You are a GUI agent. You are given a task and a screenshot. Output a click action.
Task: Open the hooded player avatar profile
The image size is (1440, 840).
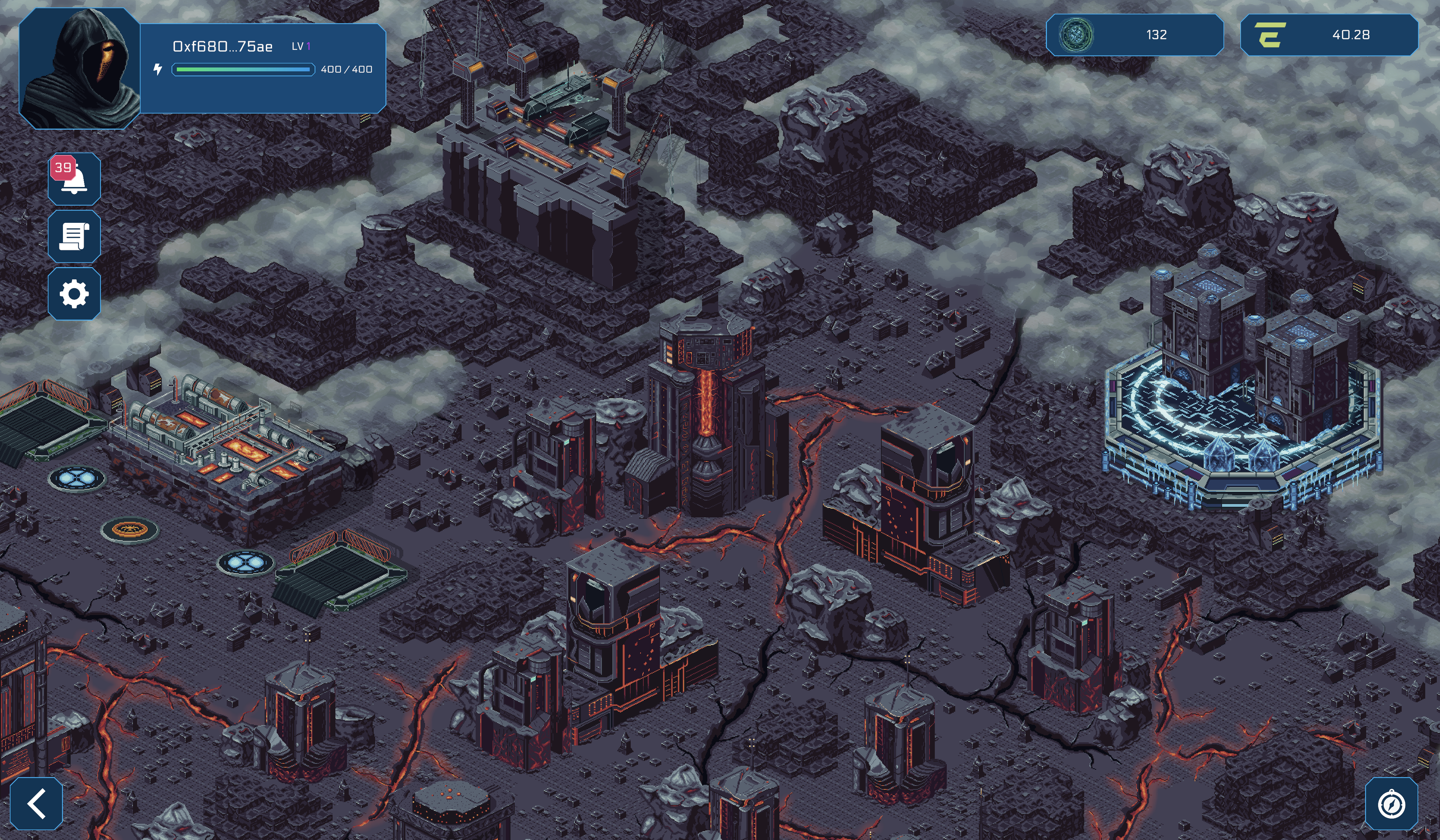tap(80, 69)
